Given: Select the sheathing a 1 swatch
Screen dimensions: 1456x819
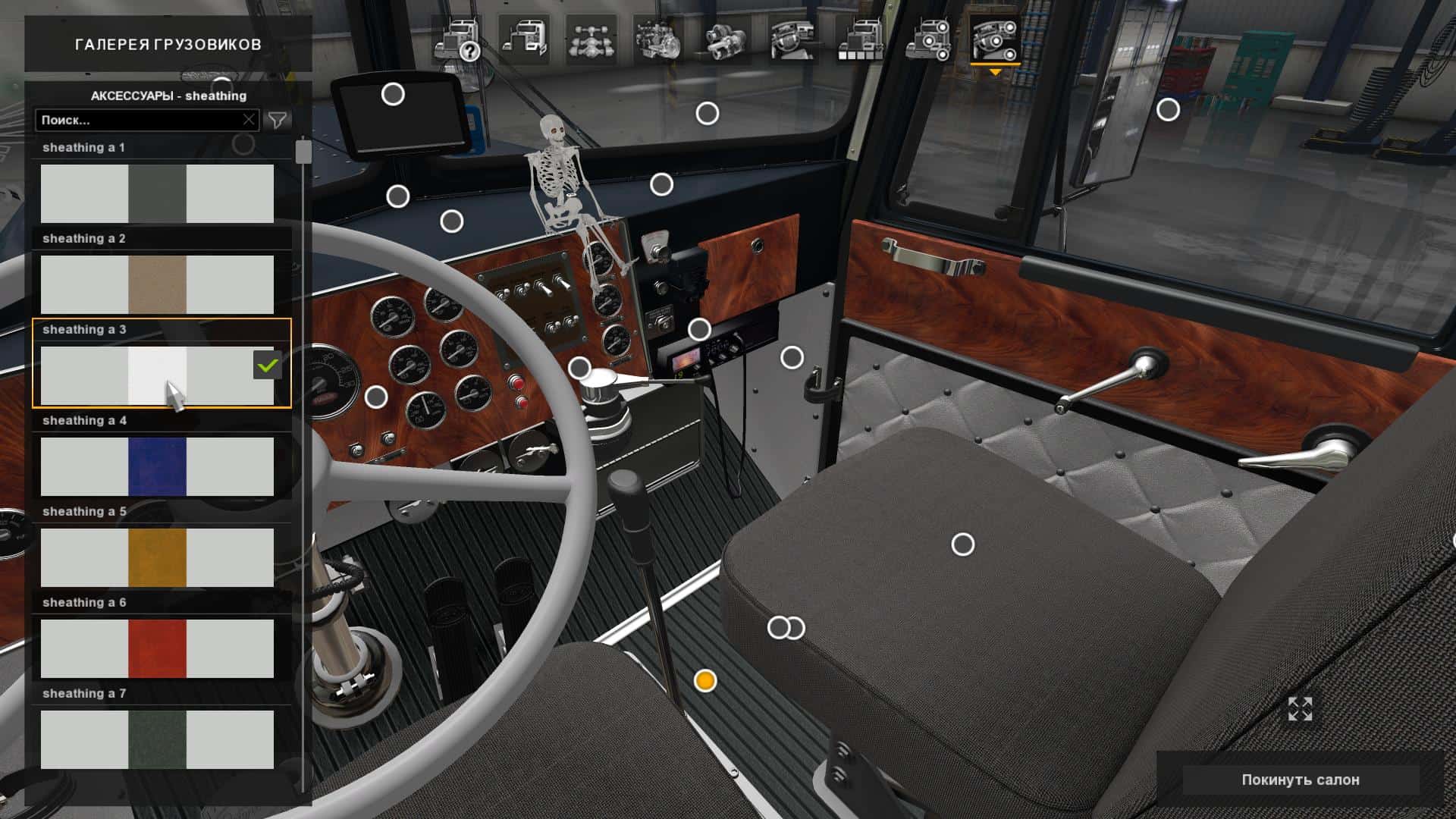Looking at the screenshot, I should (157, 193).
